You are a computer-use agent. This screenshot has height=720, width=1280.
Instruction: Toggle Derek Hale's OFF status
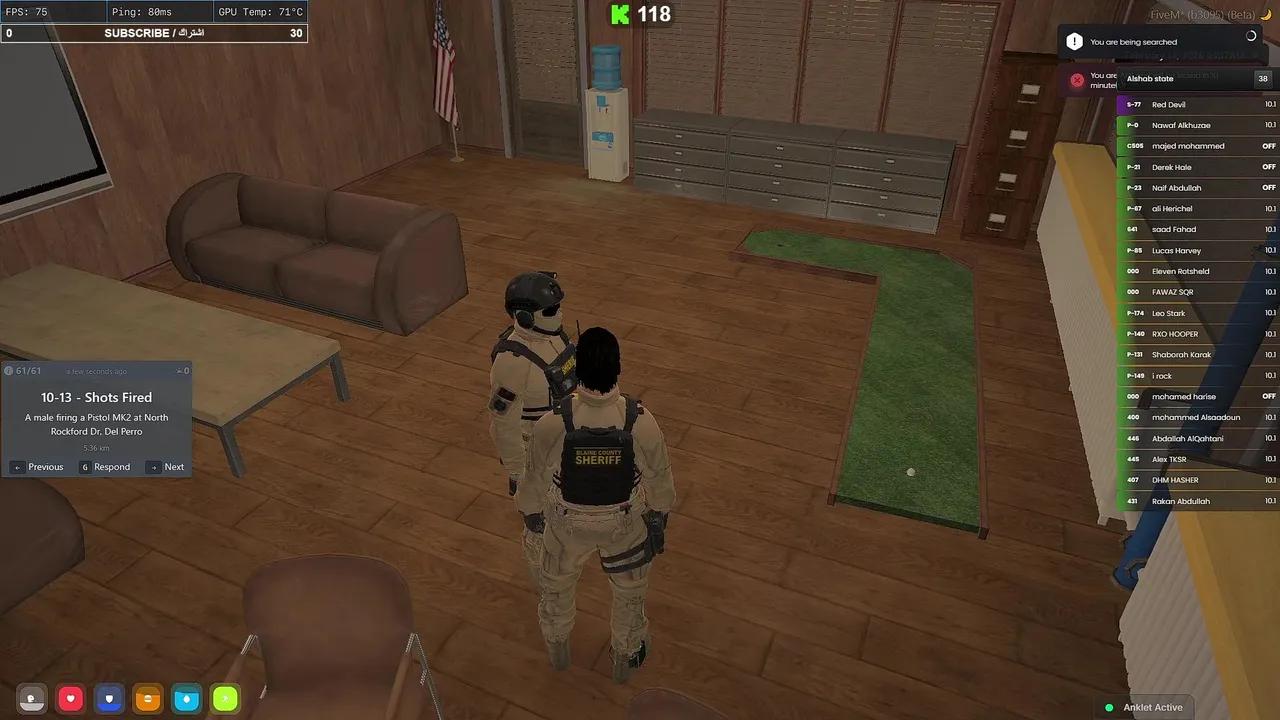point(1268,167)
